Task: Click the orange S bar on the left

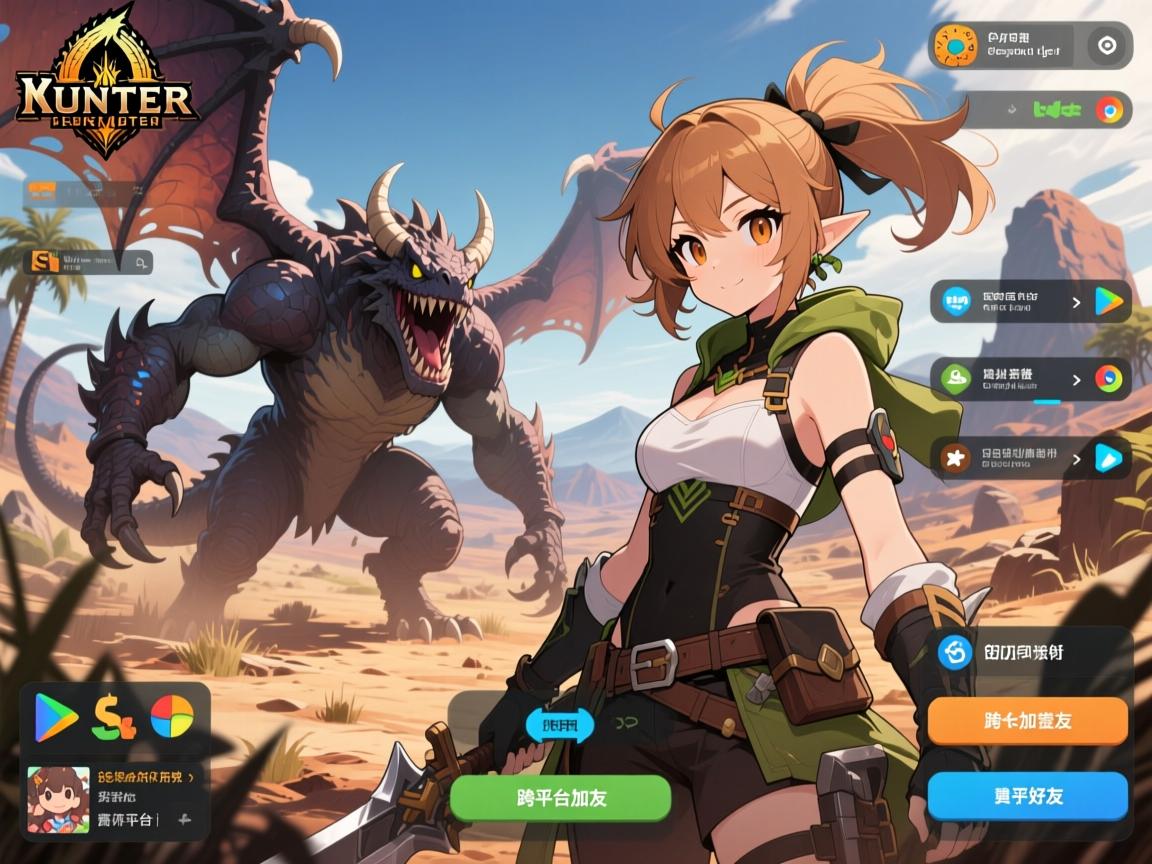Action: pos(88,262)
